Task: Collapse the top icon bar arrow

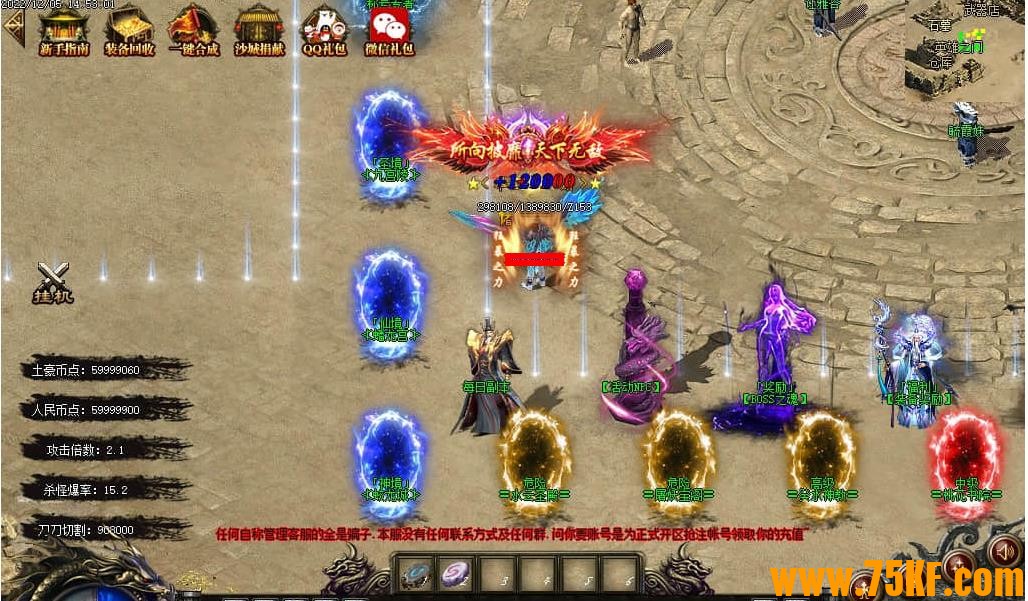Action: click(x=13, y=27)
